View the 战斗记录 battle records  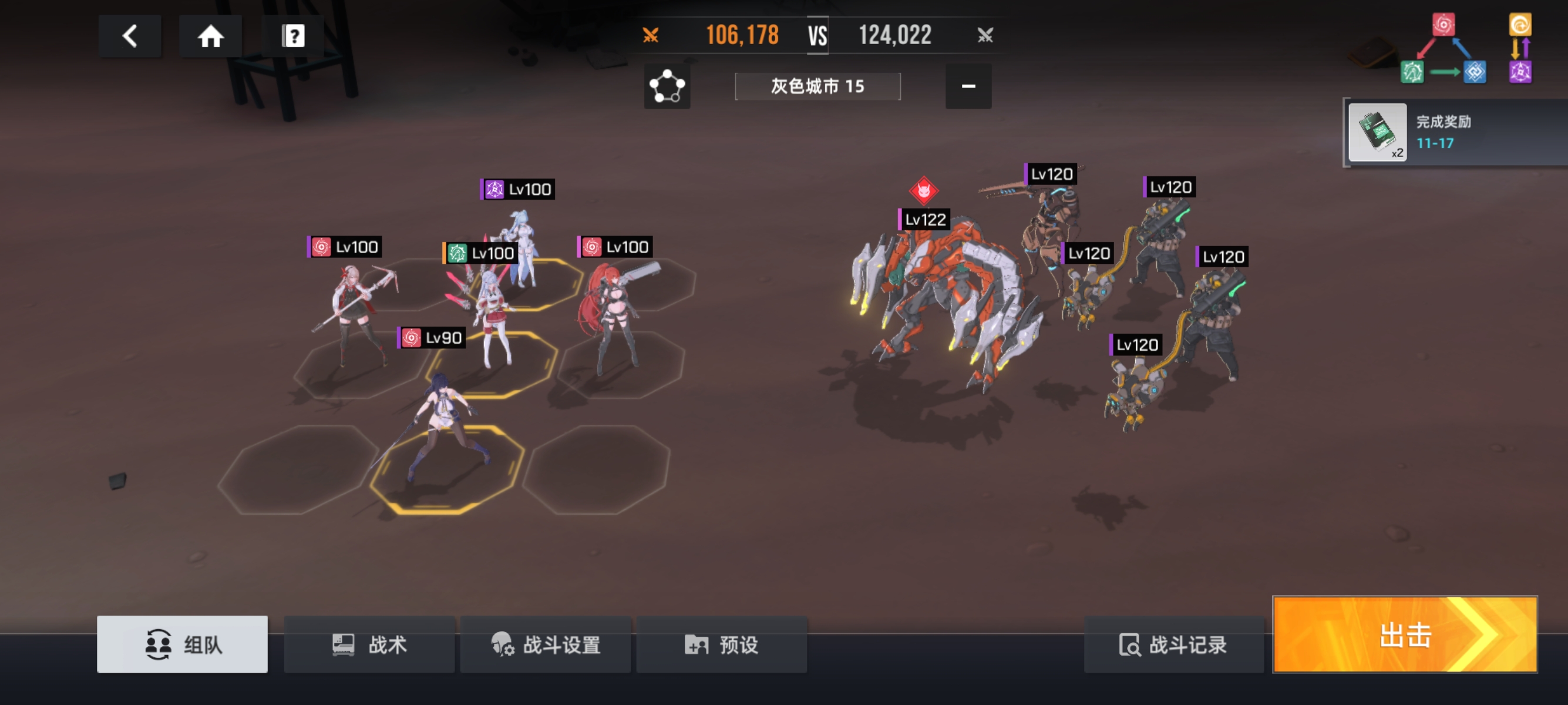[1173, 643]
